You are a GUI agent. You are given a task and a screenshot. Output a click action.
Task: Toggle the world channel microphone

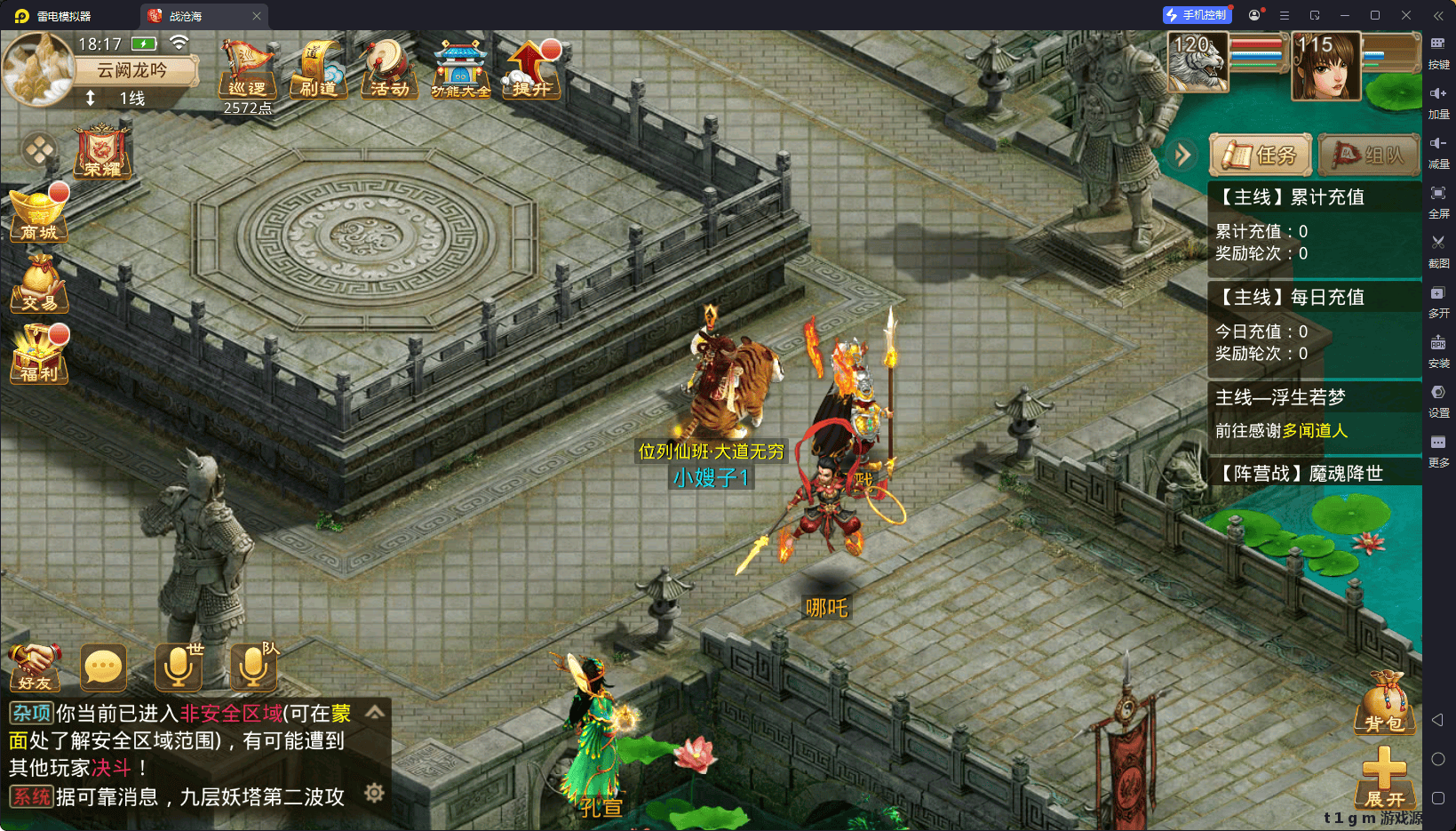point(176,667)
